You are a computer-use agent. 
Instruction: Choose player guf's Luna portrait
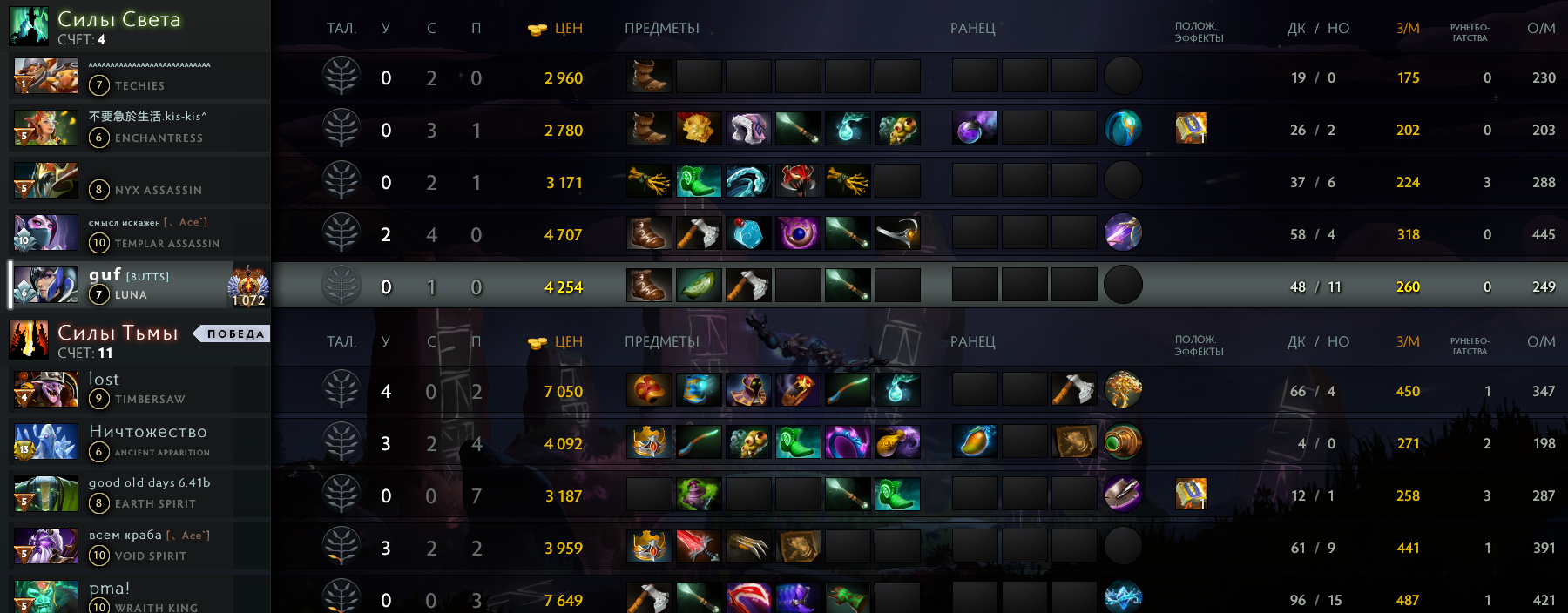(45, 286)
